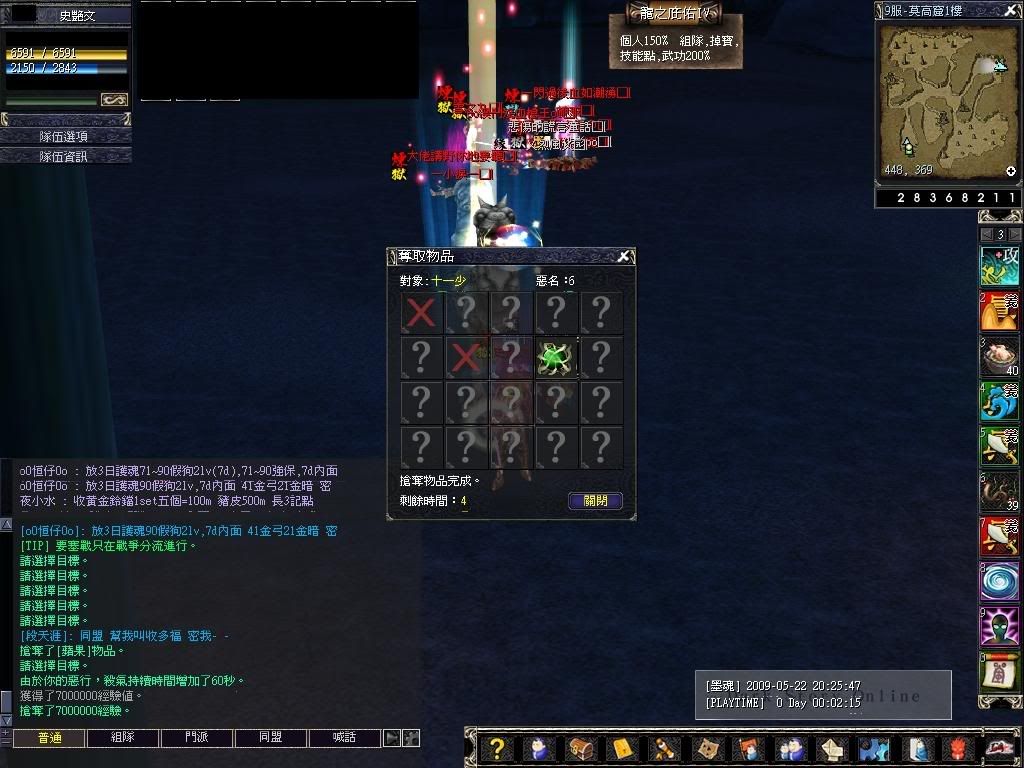The height and width of the screenshot is (768, 1024).
Task: Activate the blue dragon skill icon
Action: pos(999,402)
